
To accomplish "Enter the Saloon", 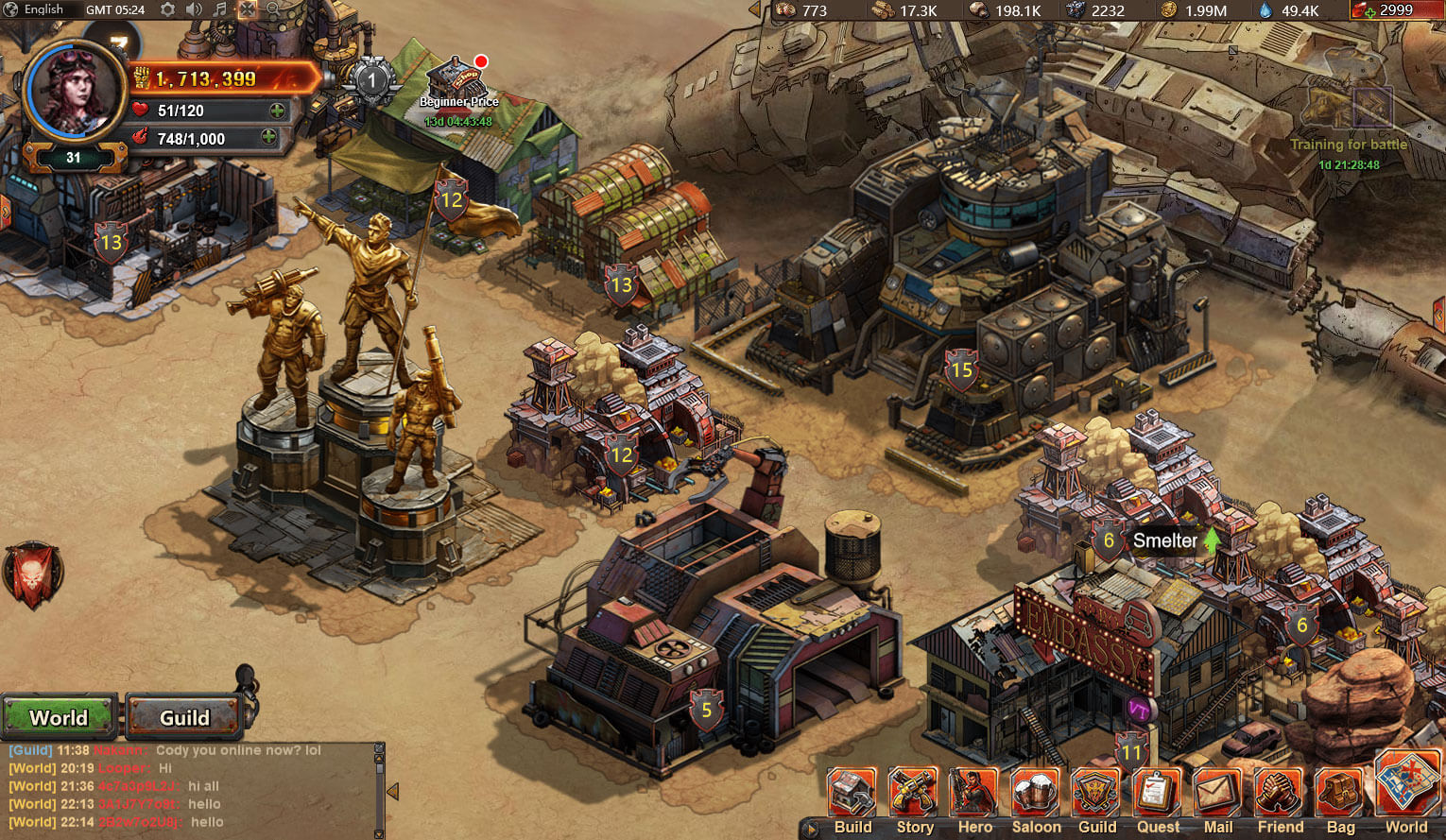I will (x=1036, y=794).
